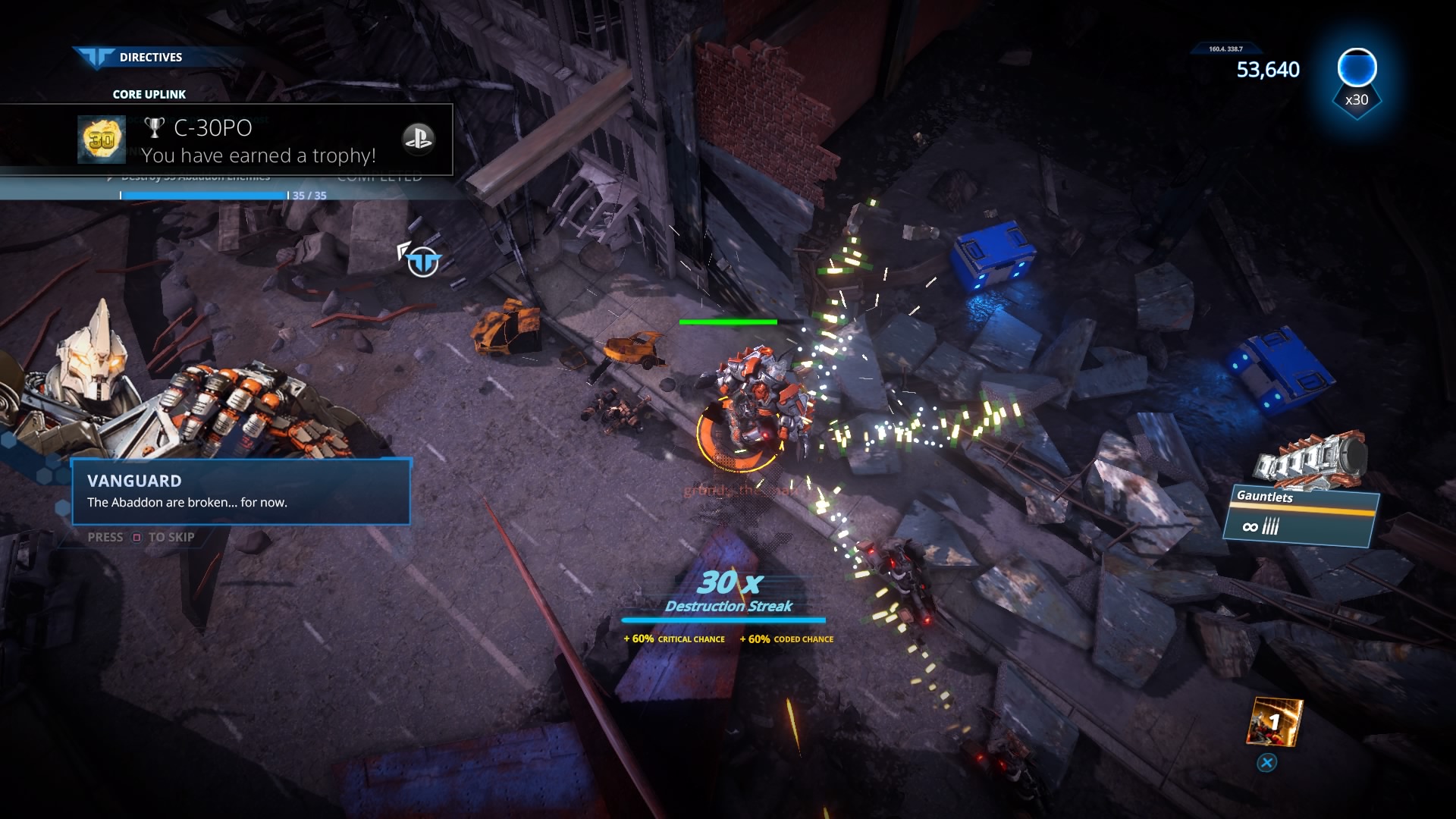
Task: Activate the special ability card icon
Action: 1273,722
